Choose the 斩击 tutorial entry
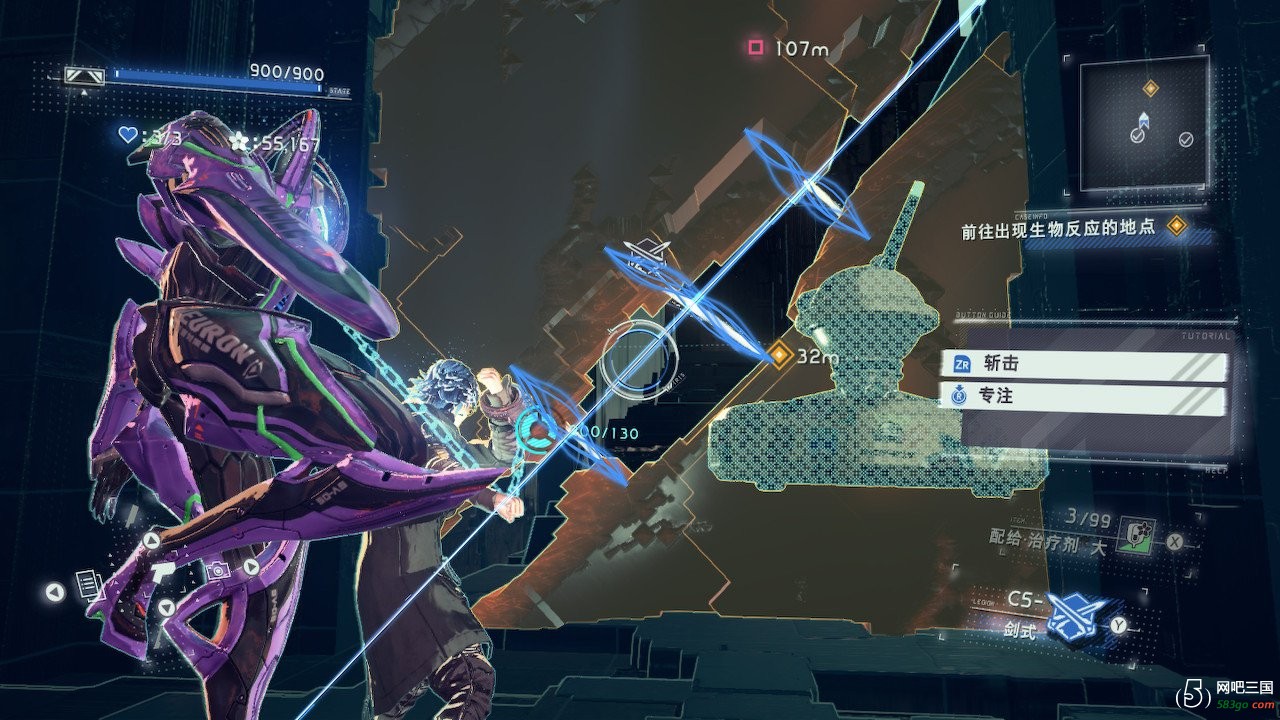Viewport: 1280px width, 720px height. 1084,365
